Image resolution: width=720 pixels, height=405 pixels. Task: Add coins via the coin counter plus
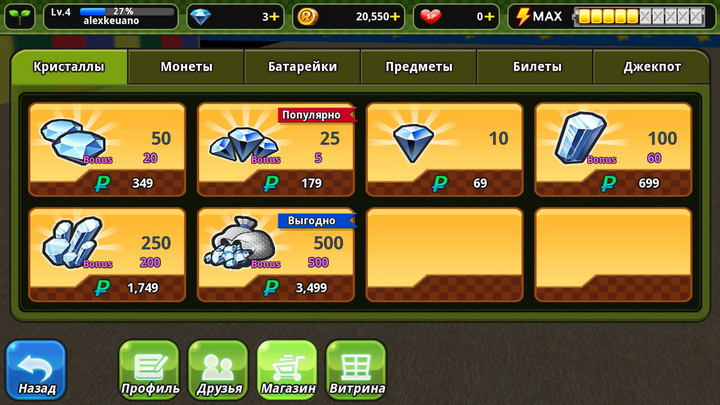click(x=395, y=17)
